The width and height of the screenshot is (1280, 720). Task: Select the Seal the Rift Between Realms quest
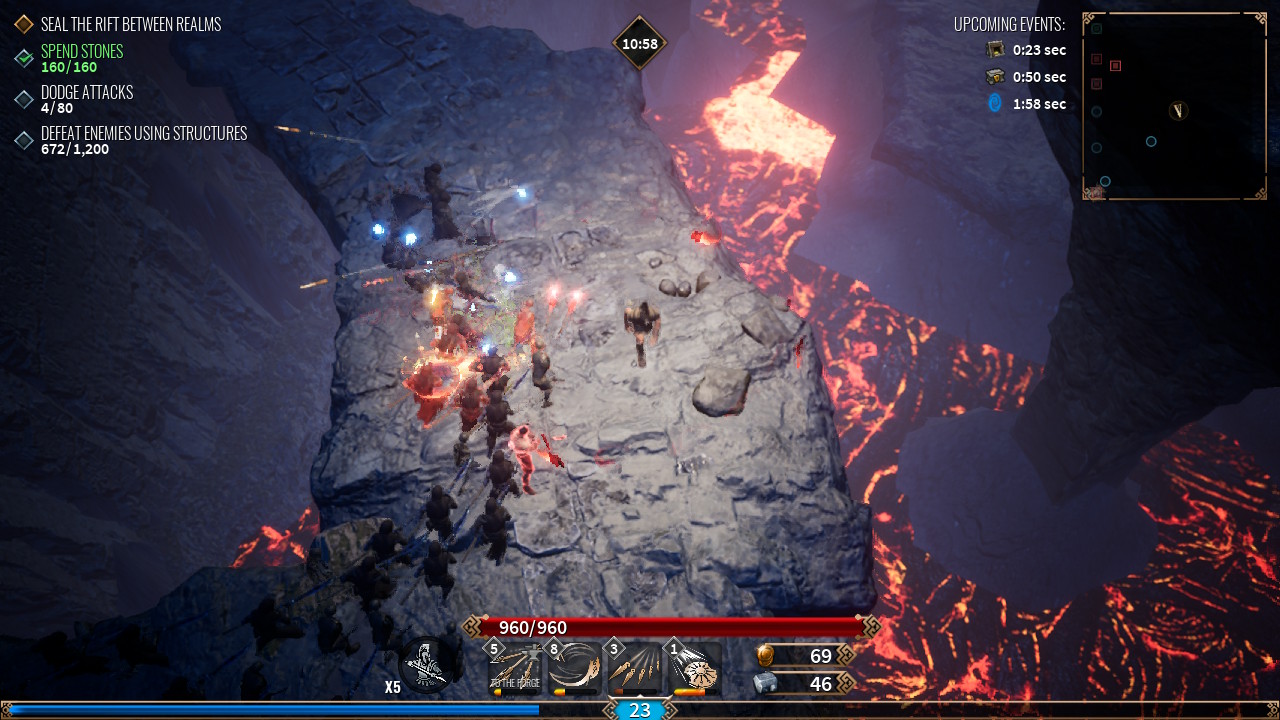coord(130,24)
